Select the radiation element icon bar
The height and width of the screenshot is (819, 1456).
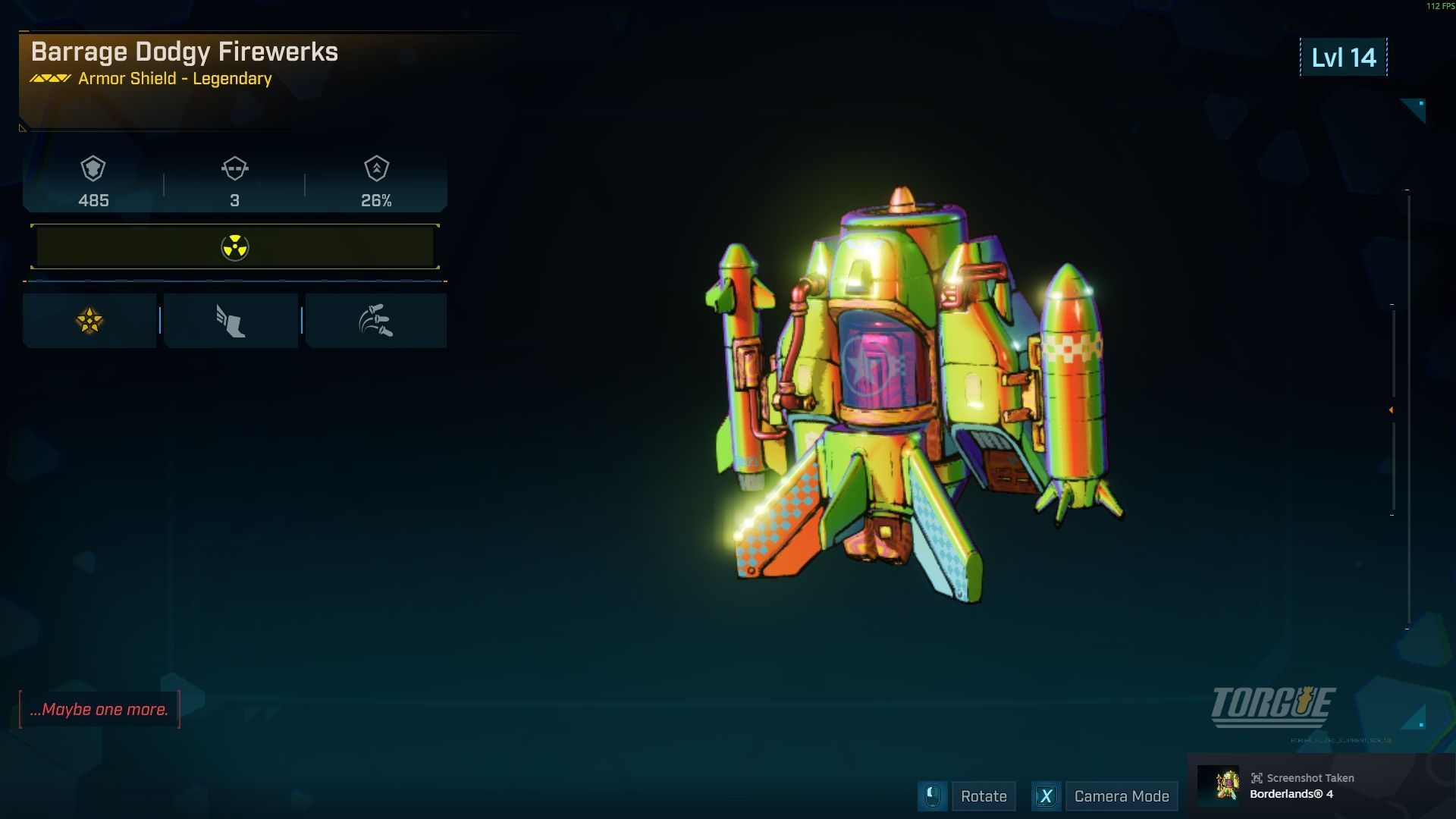point(235,247)
